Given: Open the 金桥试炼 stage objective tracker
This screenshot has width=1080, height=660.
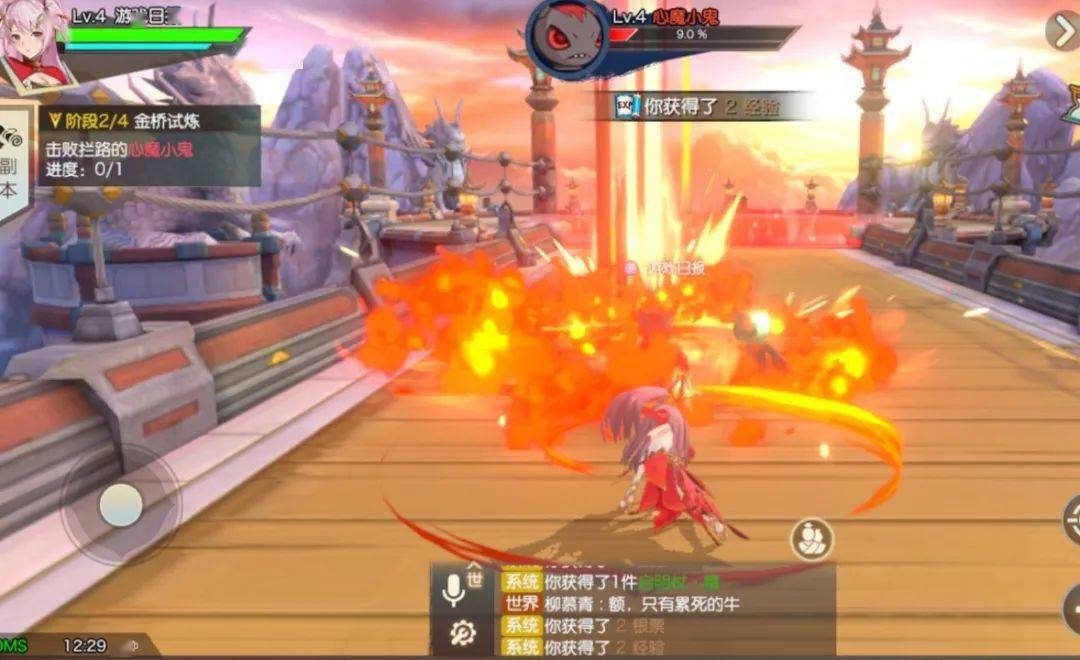Looking at the screenshot, I should pyautogui.click(x=150, y=146).
